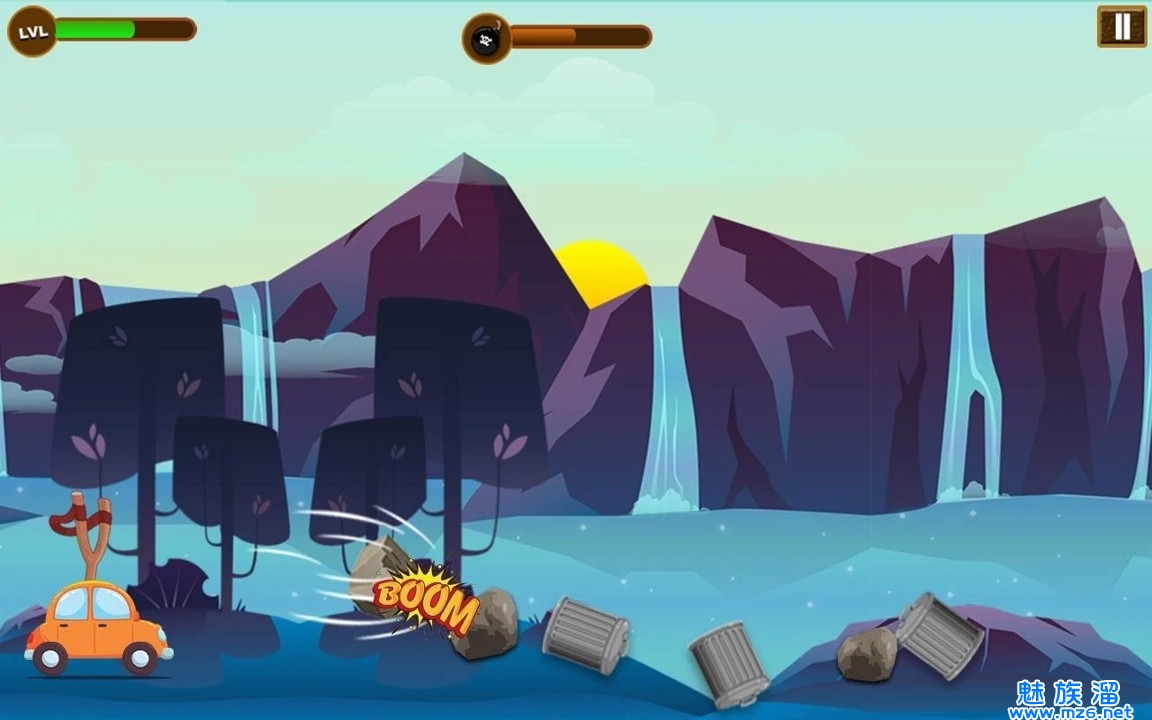
Task: Pause the game with the wooden button
Action: pyautogui.click(x=1121, y=27)
